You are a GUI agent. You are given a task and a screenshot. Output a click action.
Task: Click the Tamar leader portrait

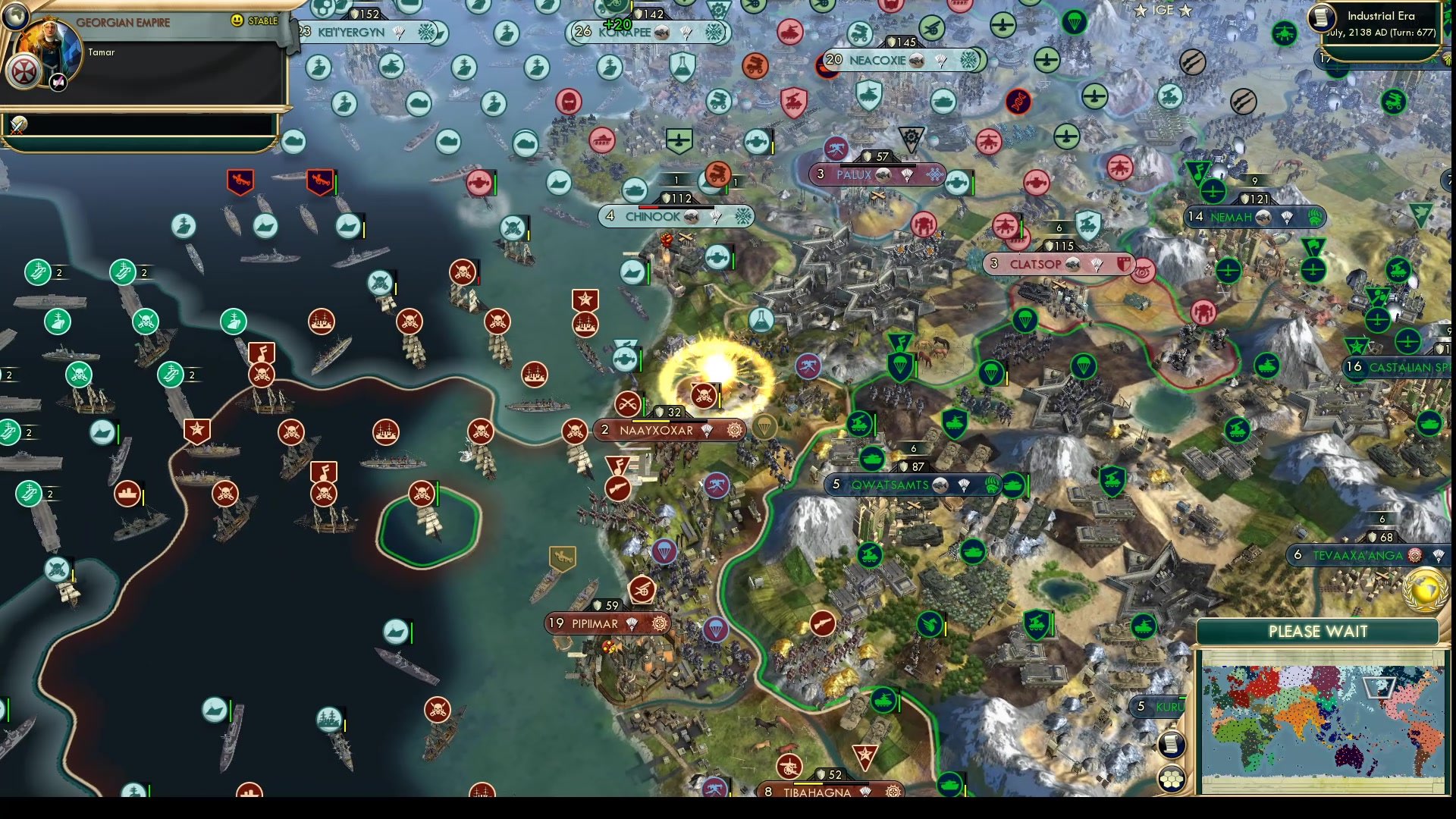click(51, 47)
